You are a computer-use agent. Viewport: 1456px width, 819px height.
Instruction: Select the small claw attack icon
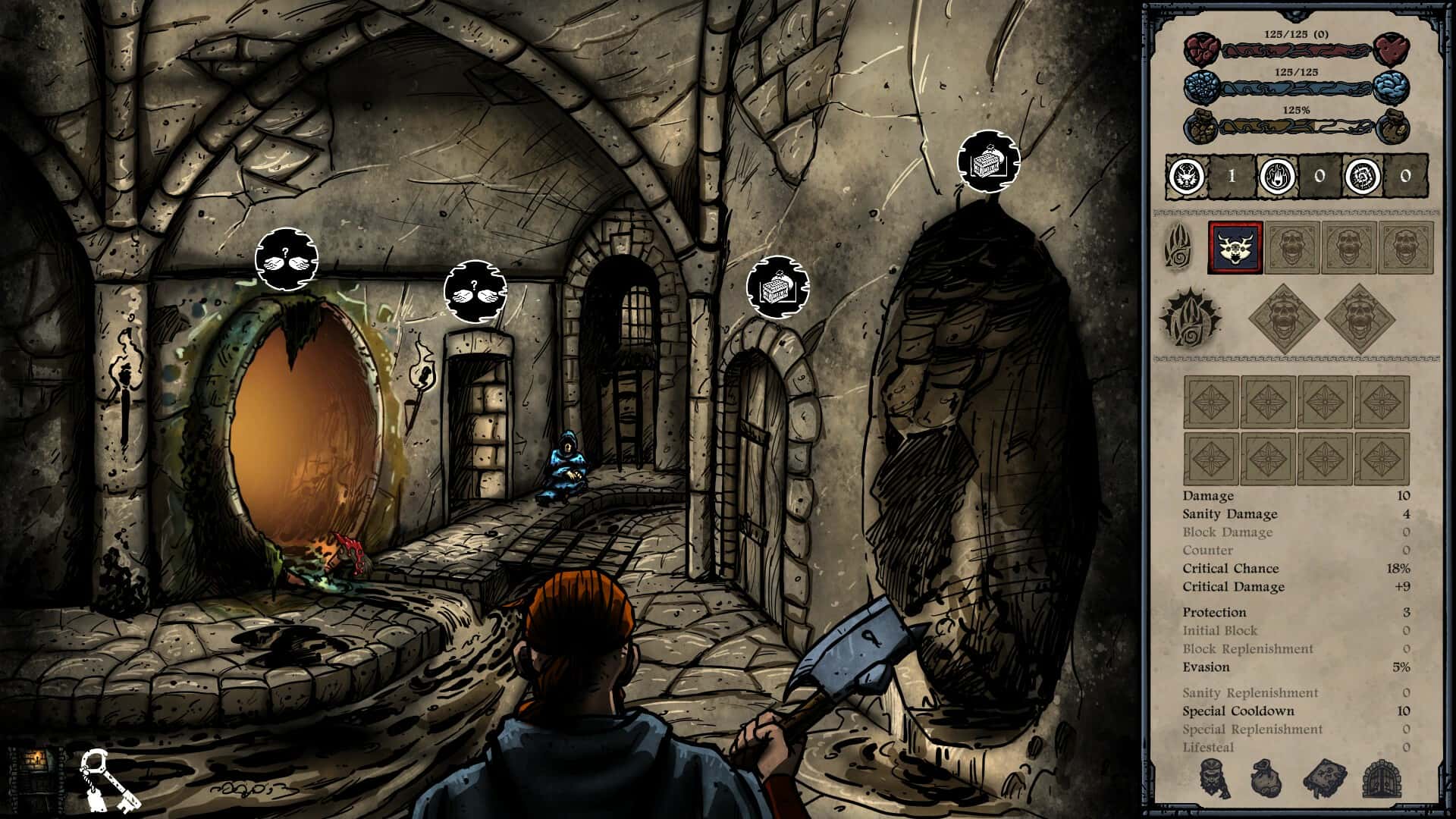1178,248
